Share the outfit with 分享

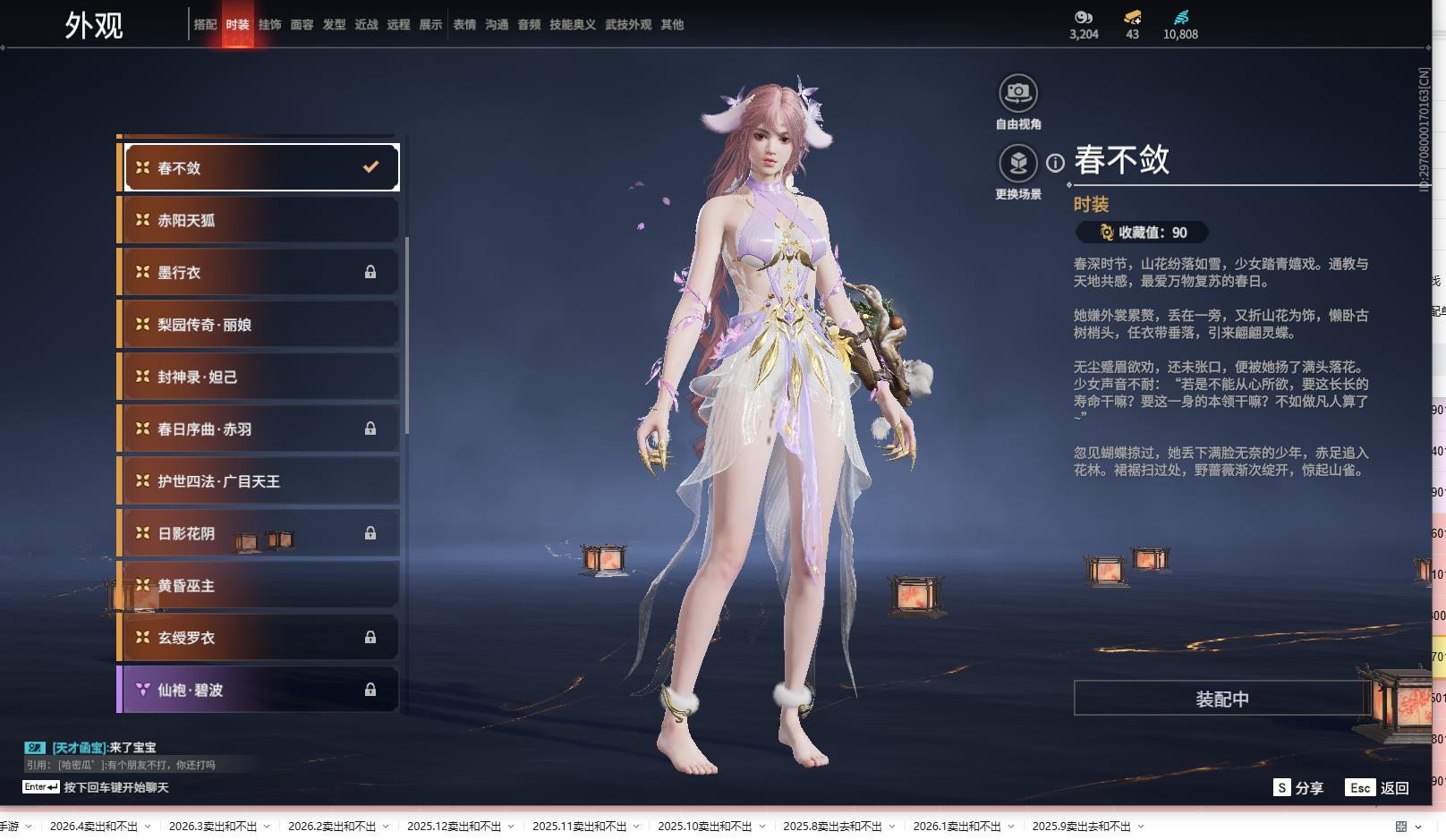[1299, 787]
